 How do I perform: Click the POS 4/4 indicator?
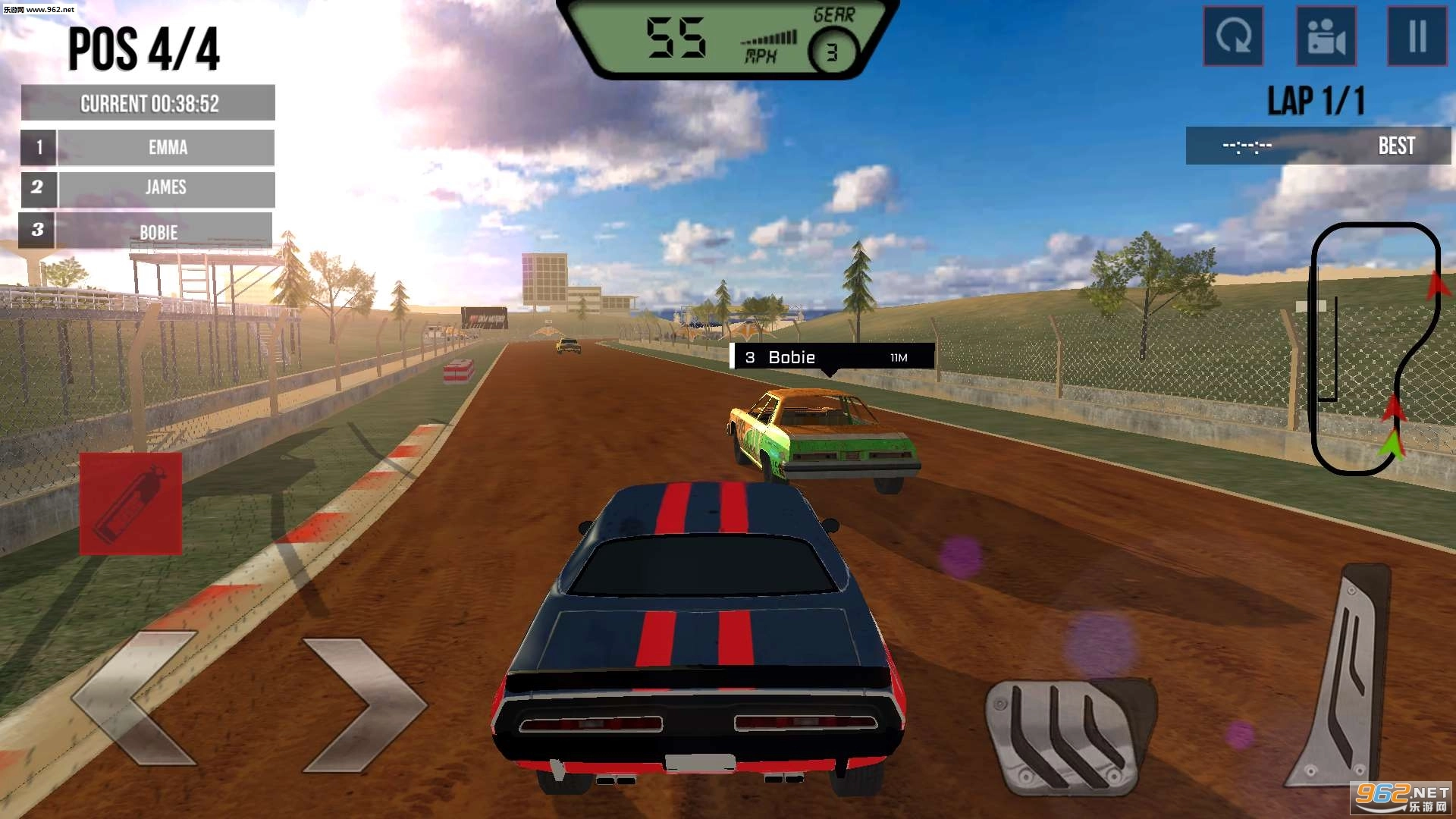143,50
